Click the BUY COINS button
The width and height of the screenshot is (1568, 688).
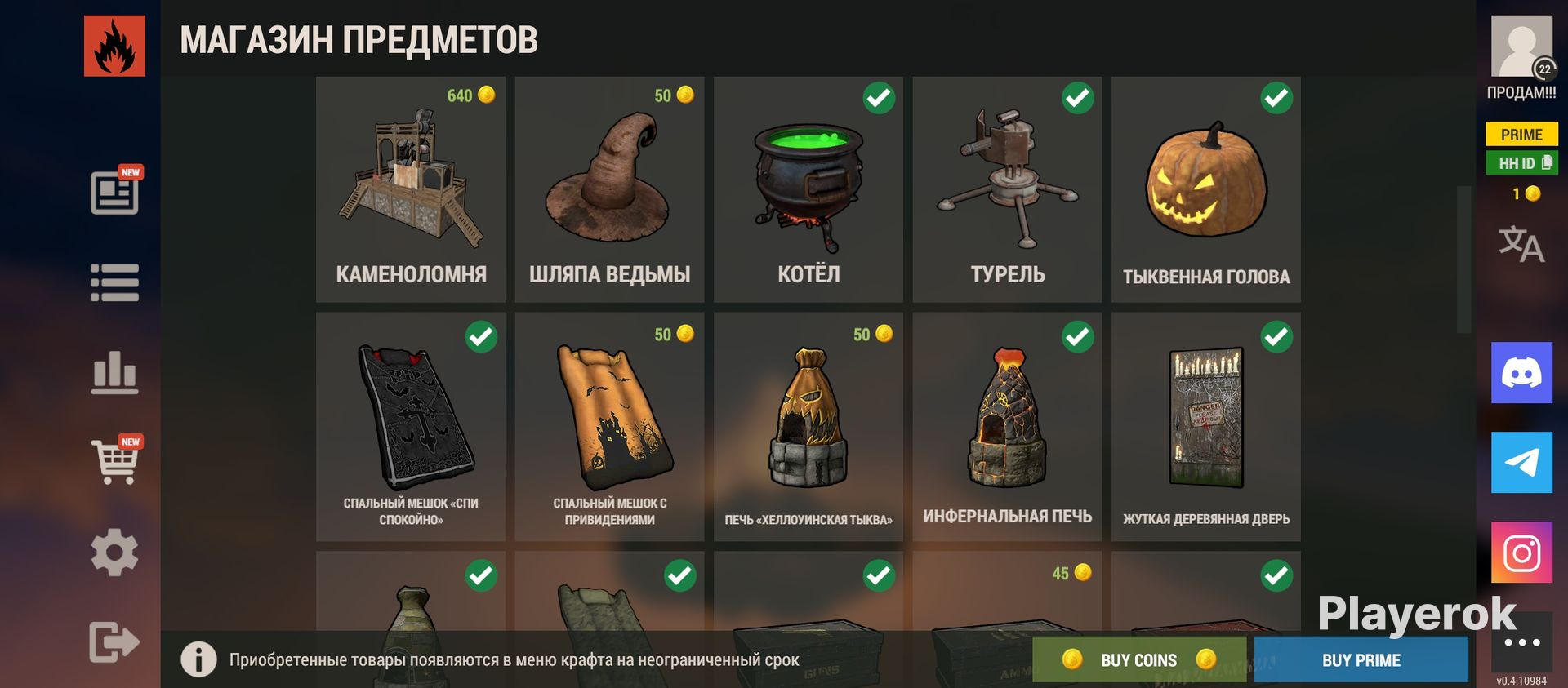[x=1139, y=659]
